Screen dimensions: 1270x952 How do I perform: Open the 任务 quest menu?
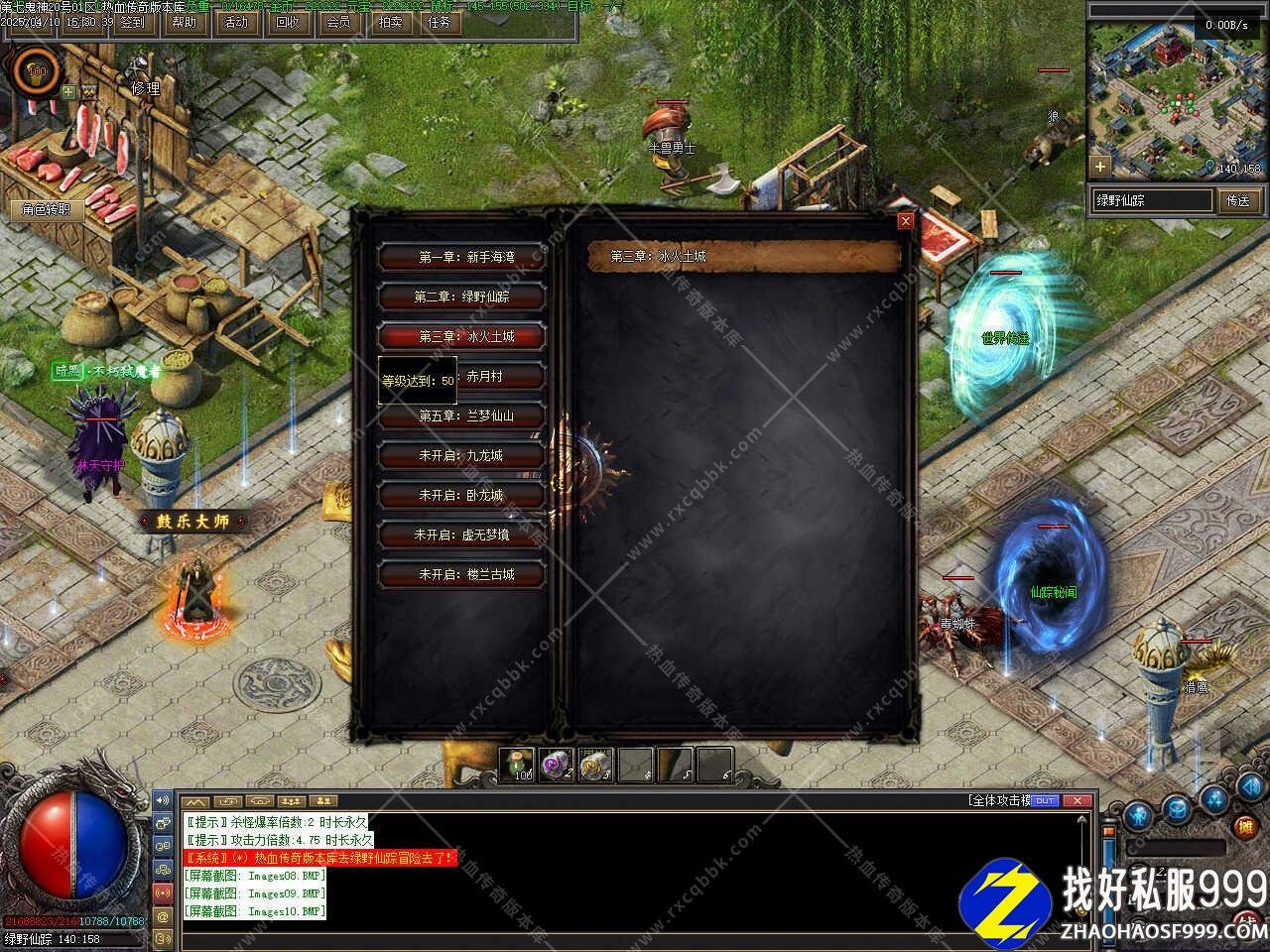(x=439, y=22)
